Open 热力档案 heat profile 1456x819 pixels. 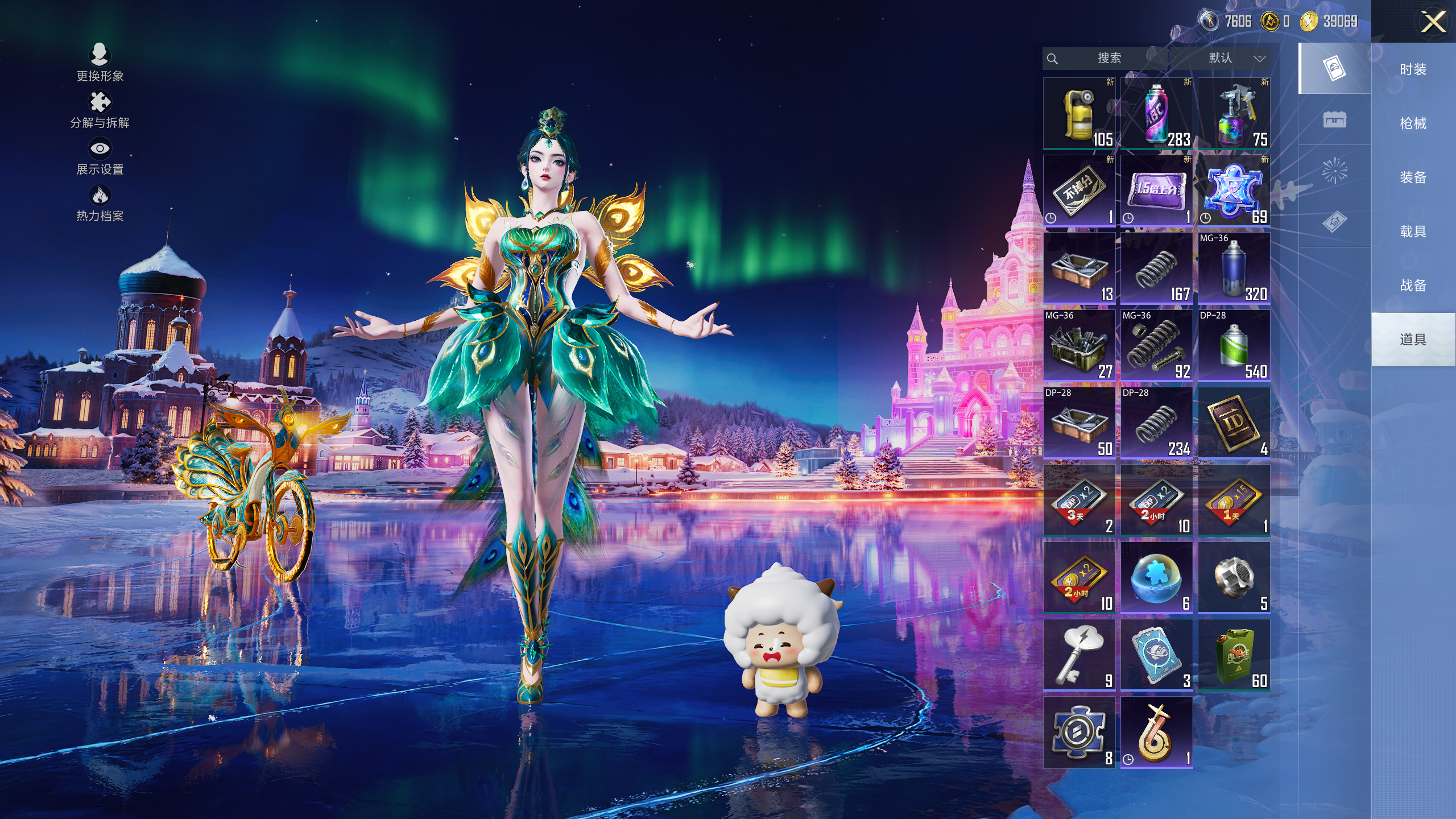click(x=100, y=203)
